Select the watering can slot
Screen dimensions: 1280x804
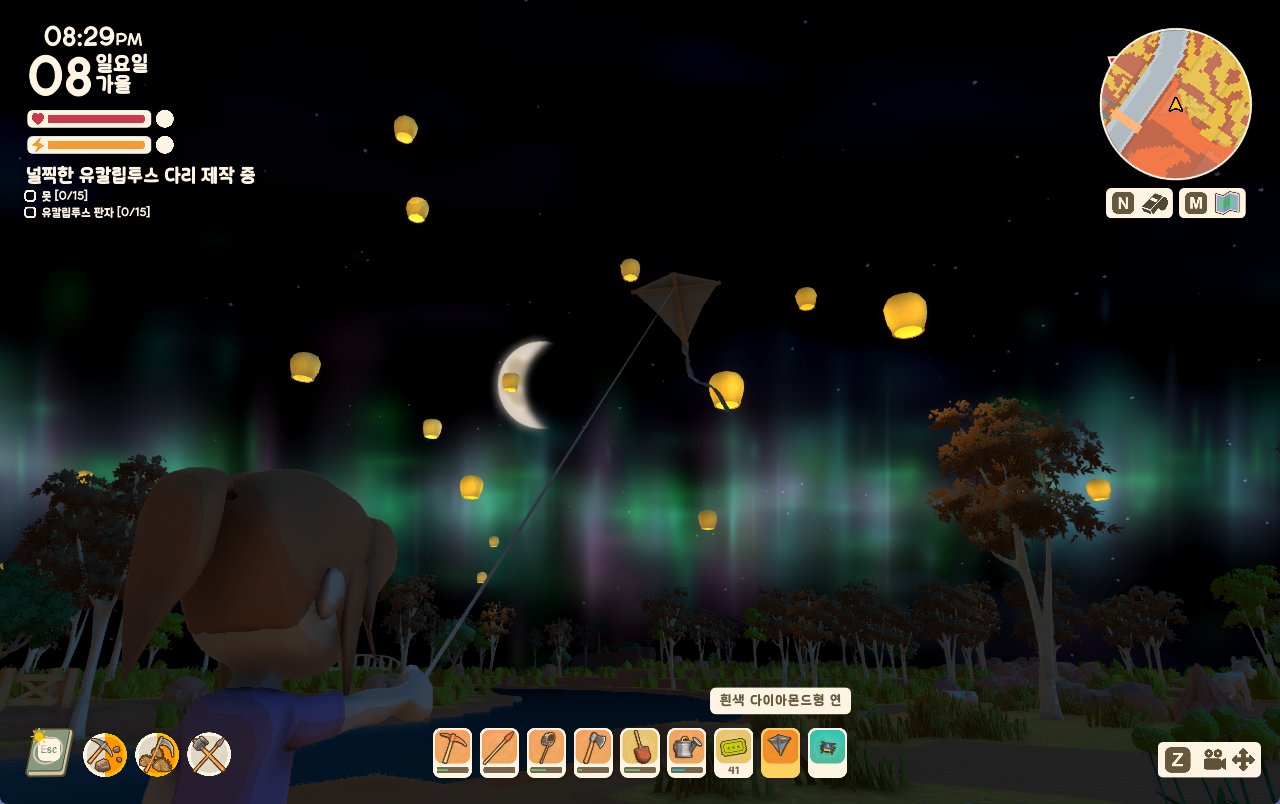click(687, 750)
